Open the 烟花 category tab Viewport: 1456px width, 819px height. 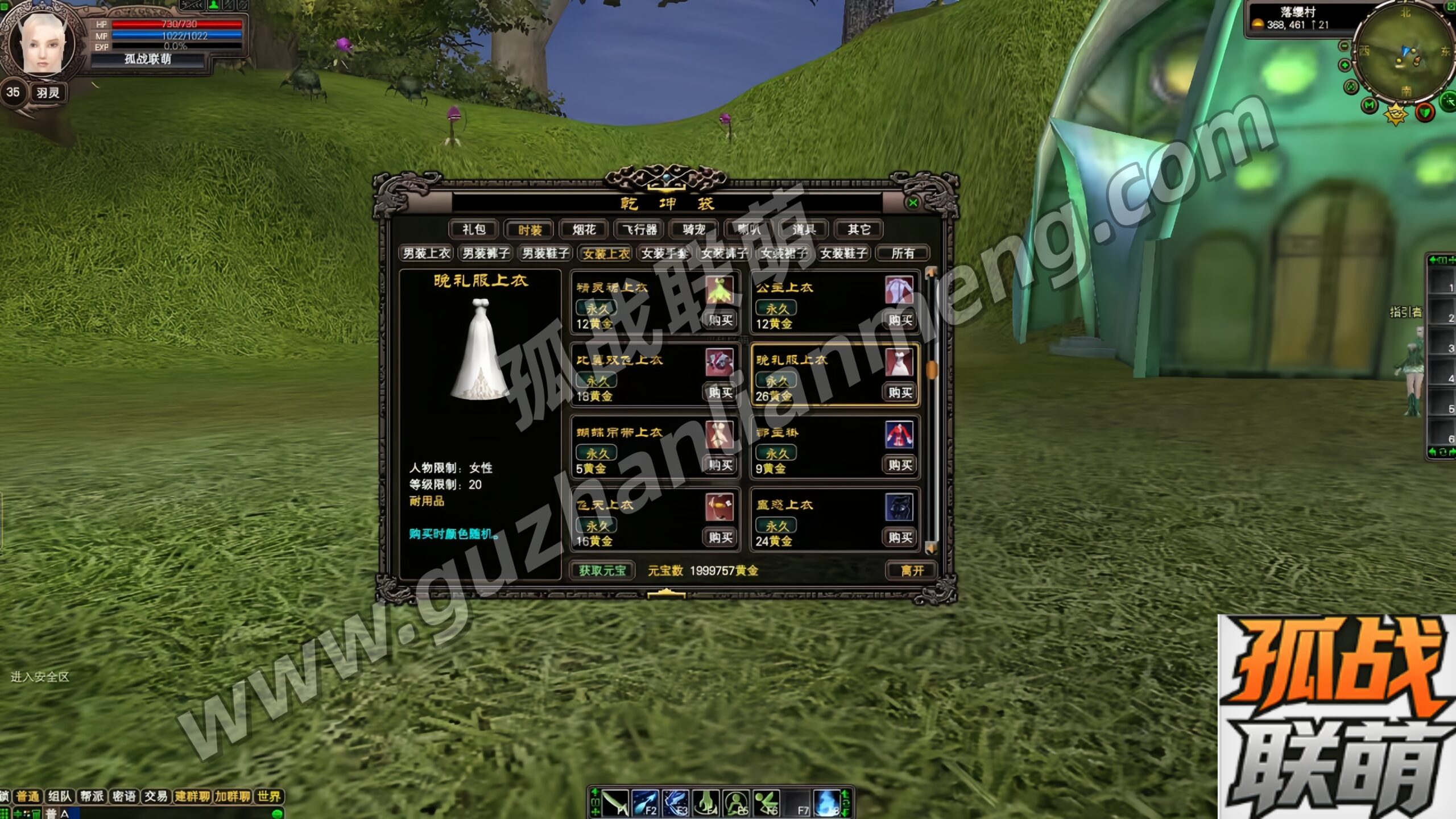(x=584, y=229)
